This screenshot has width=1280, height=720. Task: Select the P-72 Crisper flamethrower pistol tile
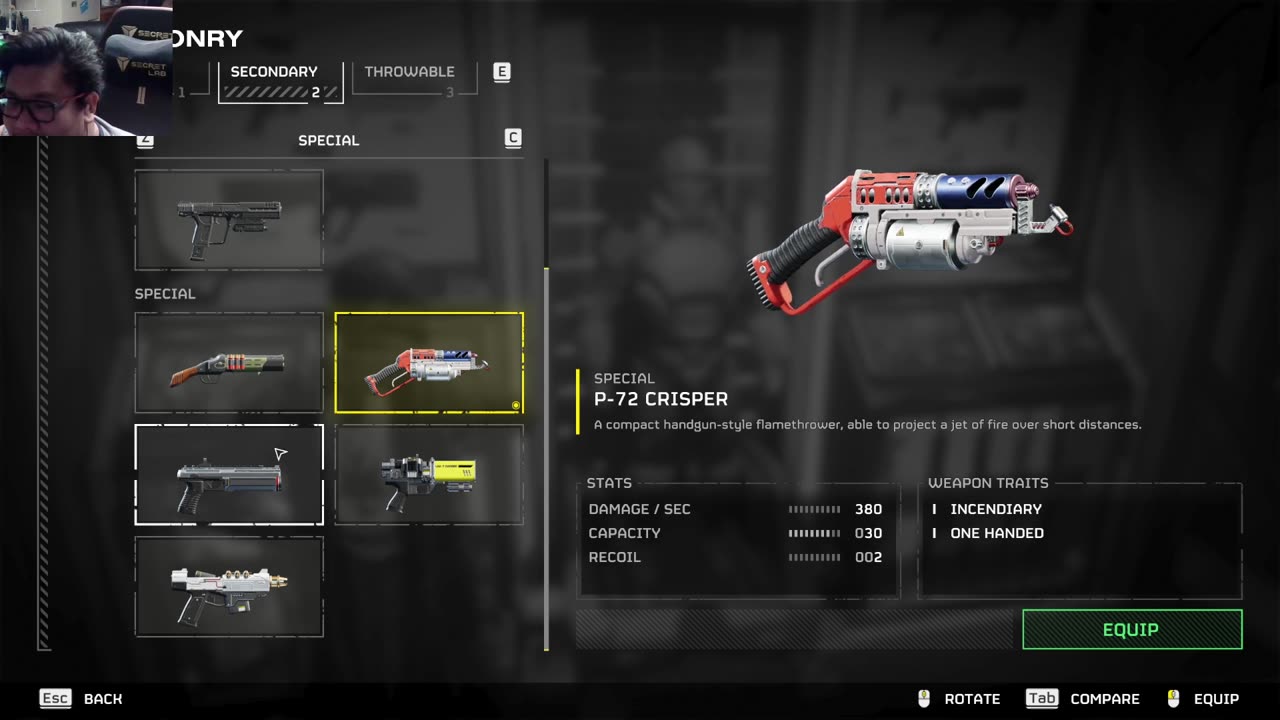tap(429, 363)
